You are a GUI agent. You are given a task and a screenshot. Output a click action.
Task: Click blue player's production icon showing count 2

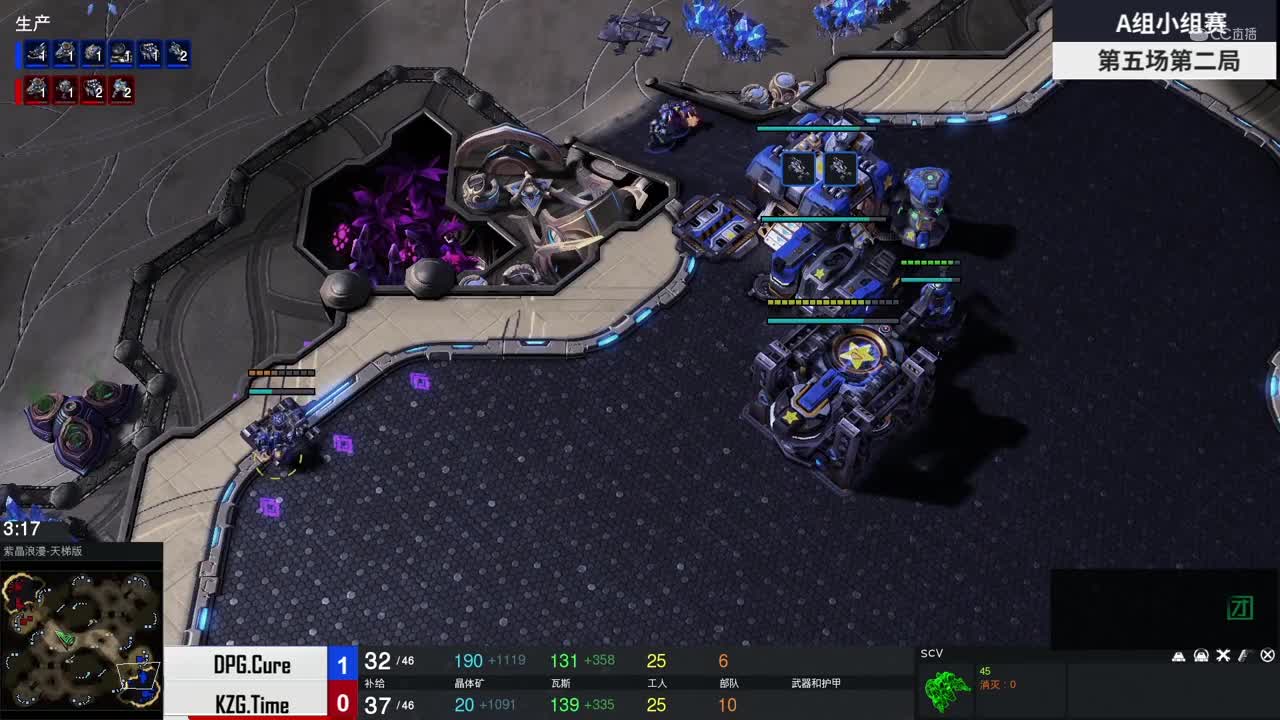[177, 53]
